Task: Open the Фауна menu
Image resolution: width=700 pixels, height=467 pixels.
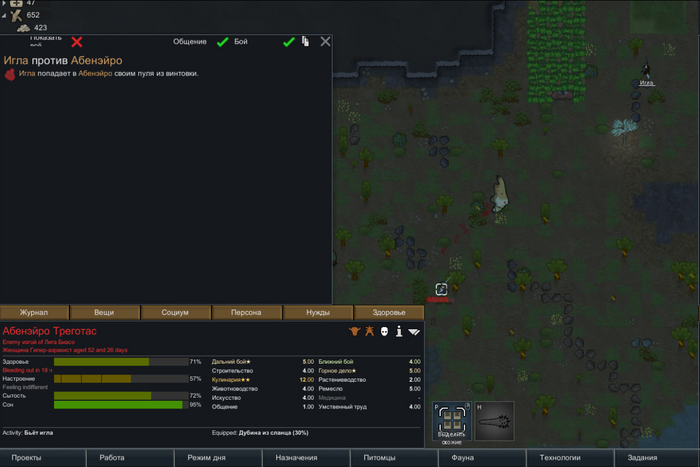Action: [x=462, y=457]
